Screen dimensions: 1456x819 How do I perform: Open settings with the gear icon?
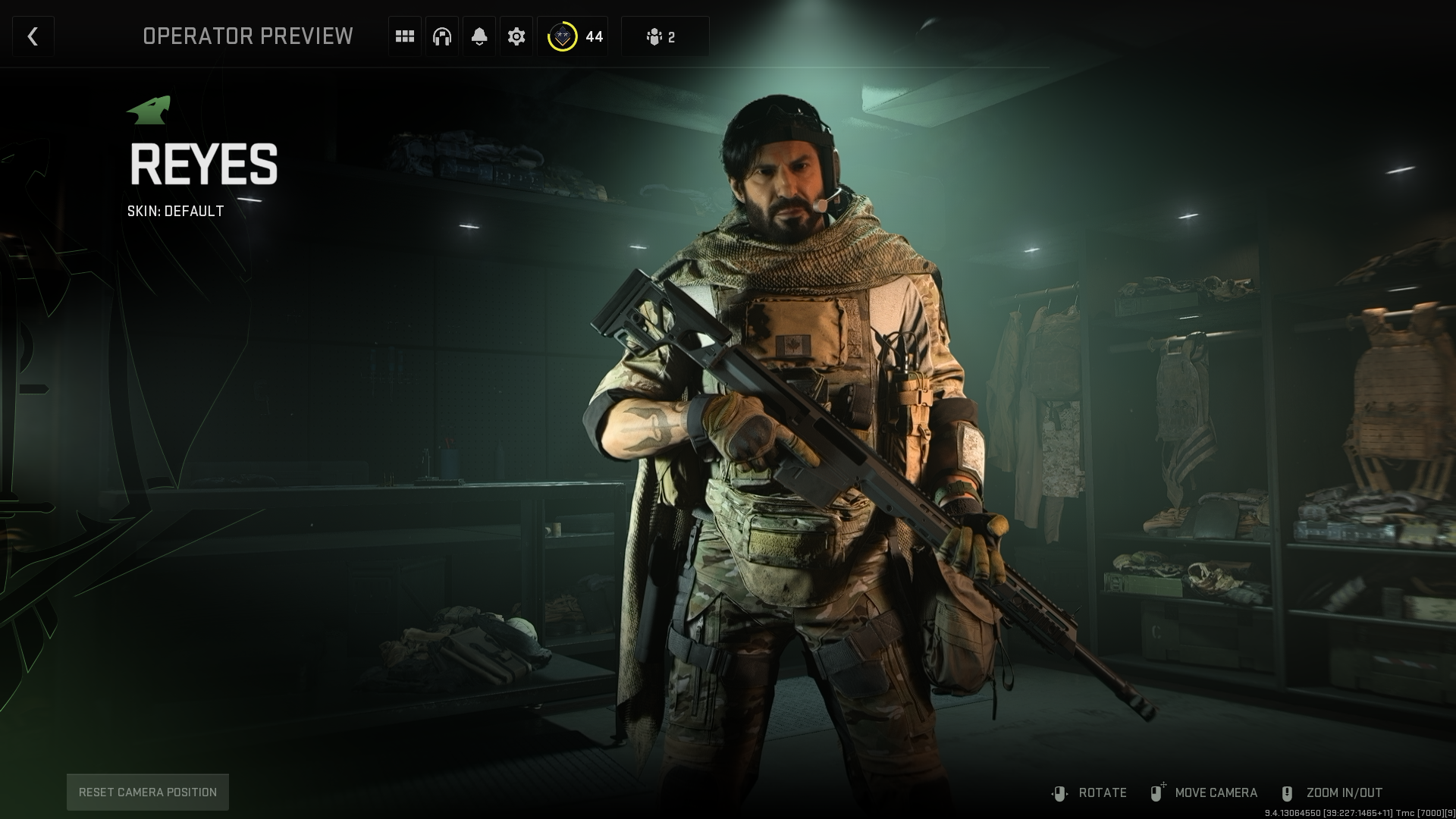coord(516,36)
